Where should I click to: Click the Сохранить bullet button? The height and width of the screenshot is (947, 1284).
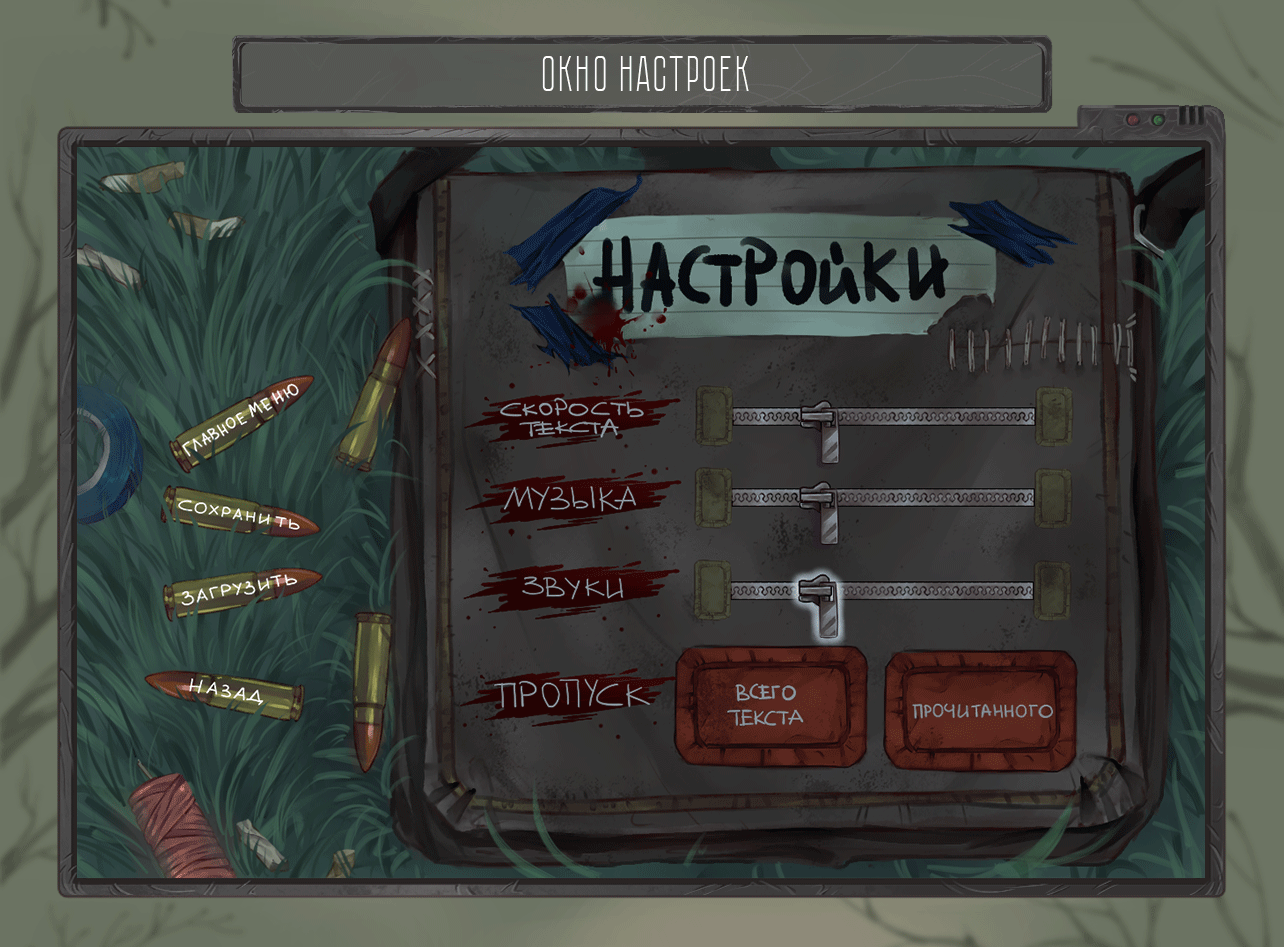[240, 511]
